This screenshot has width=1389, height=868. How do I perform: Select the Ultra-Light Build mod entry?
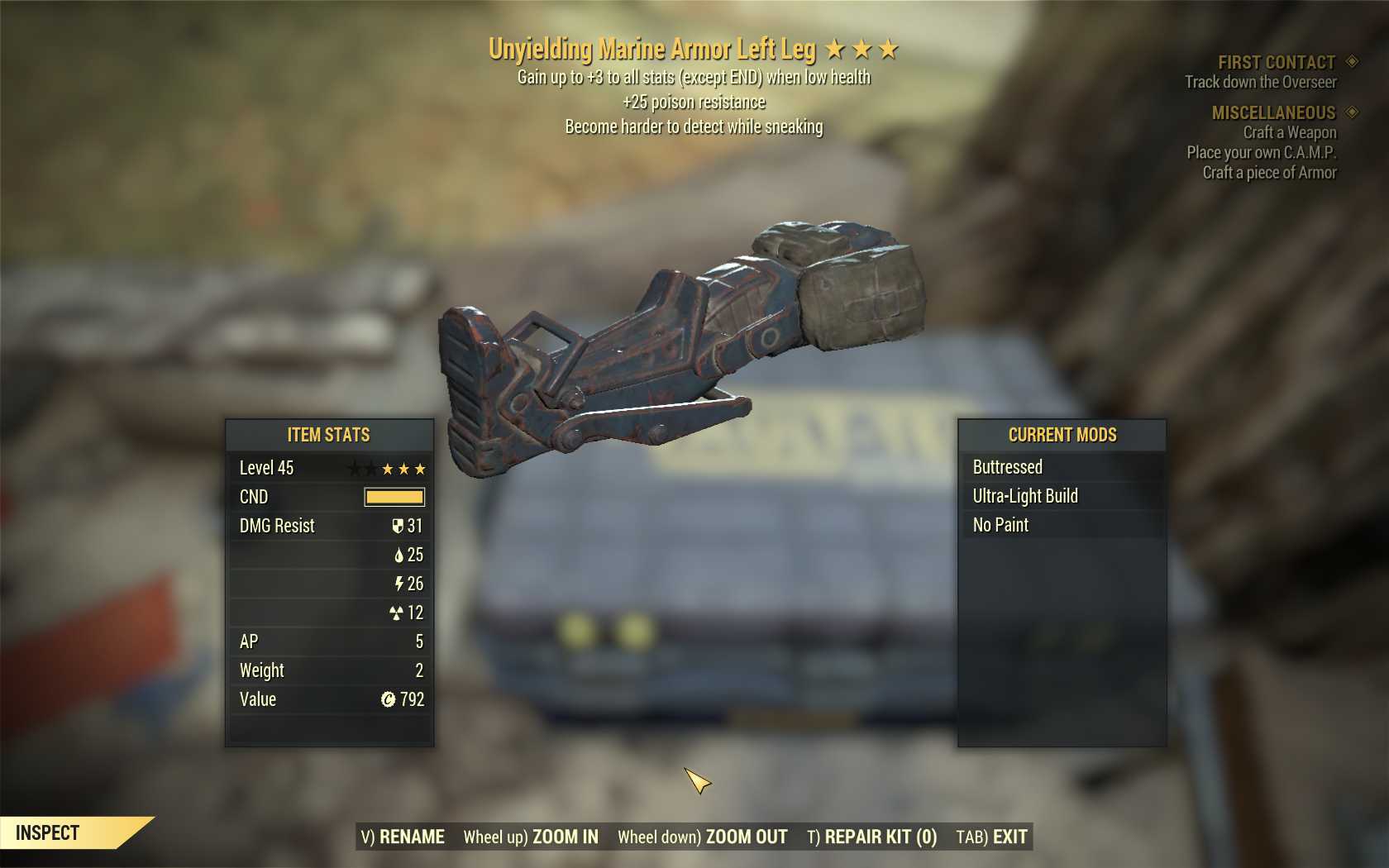pos(1025,496)
